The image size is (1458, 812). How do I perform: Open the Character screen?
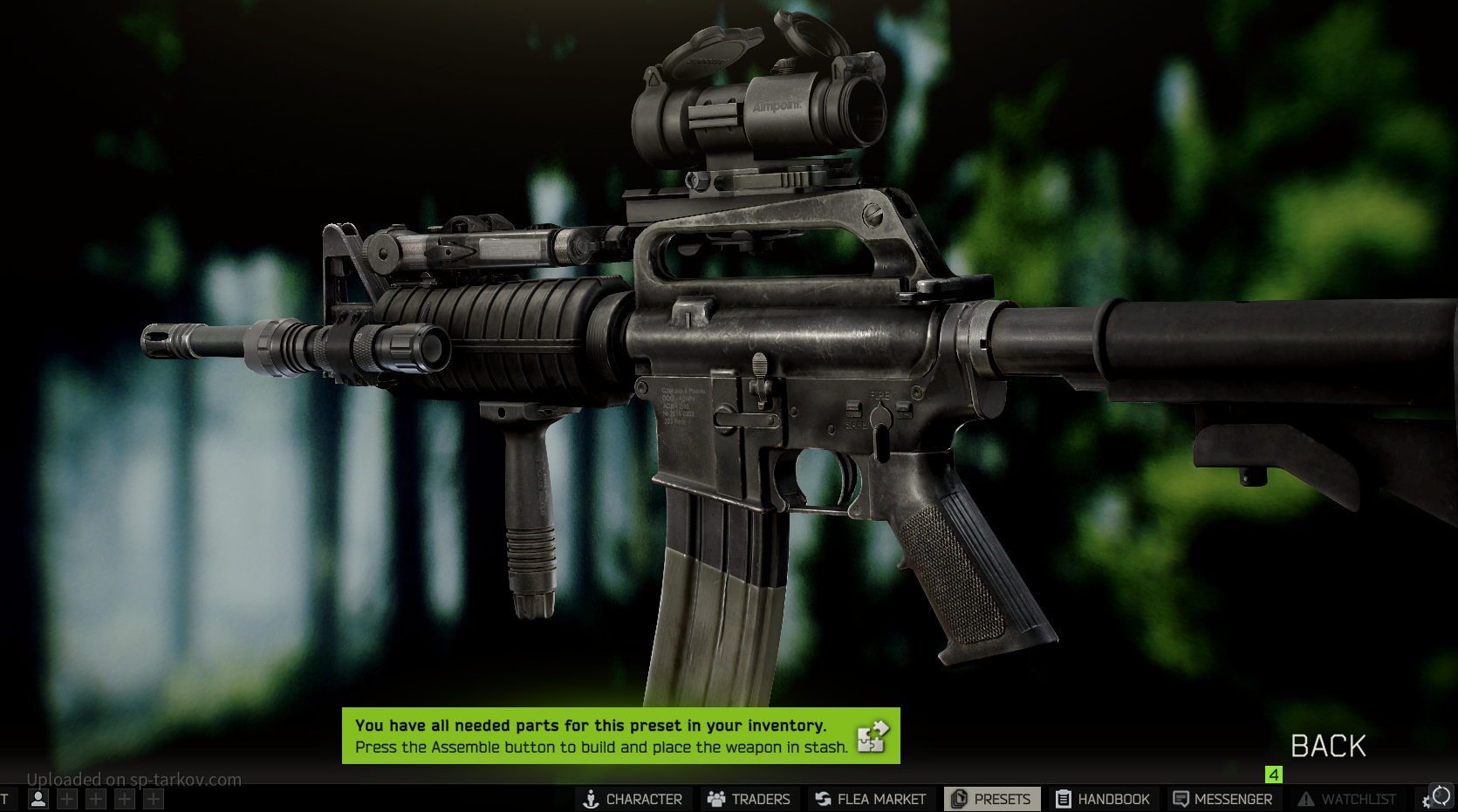[633, 799]
